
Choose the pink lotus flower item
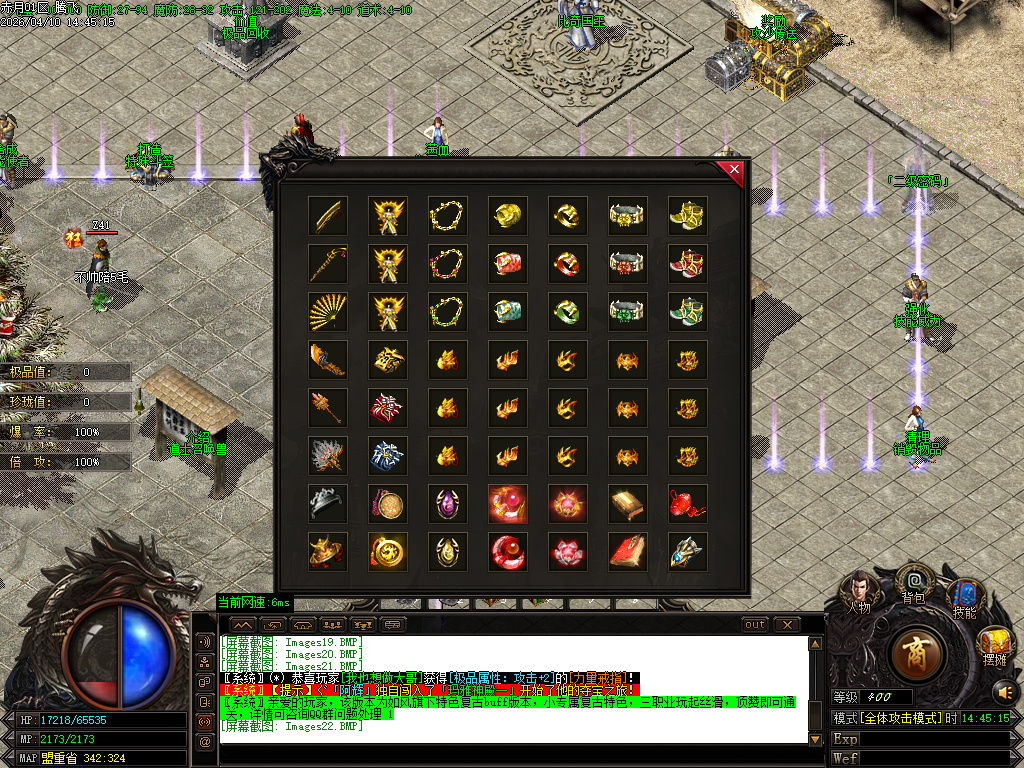tap(567, 551)
